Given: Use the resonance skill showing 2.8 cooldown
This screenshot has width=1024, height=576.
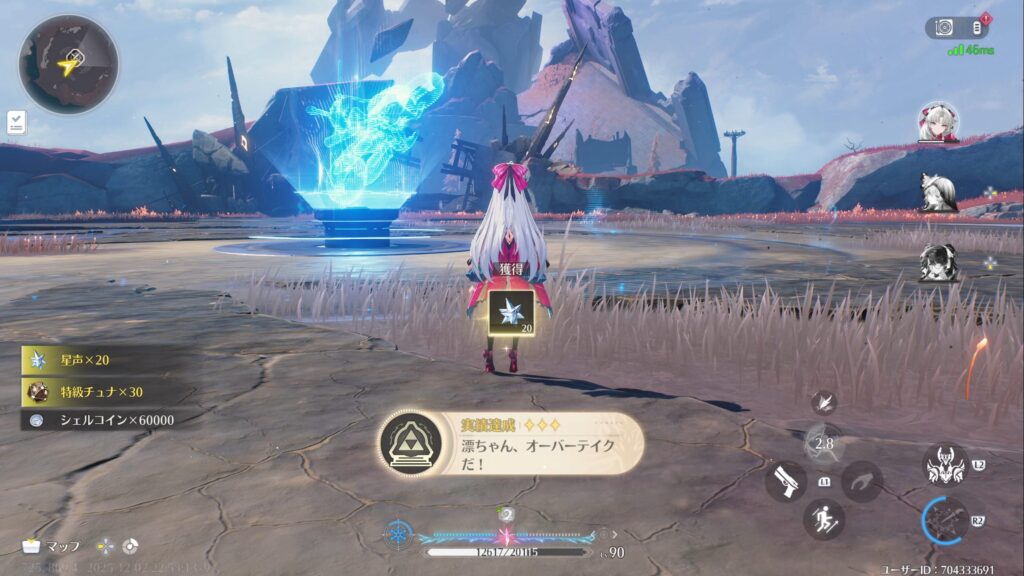Looking at the screenshot, I should [824, 443].
